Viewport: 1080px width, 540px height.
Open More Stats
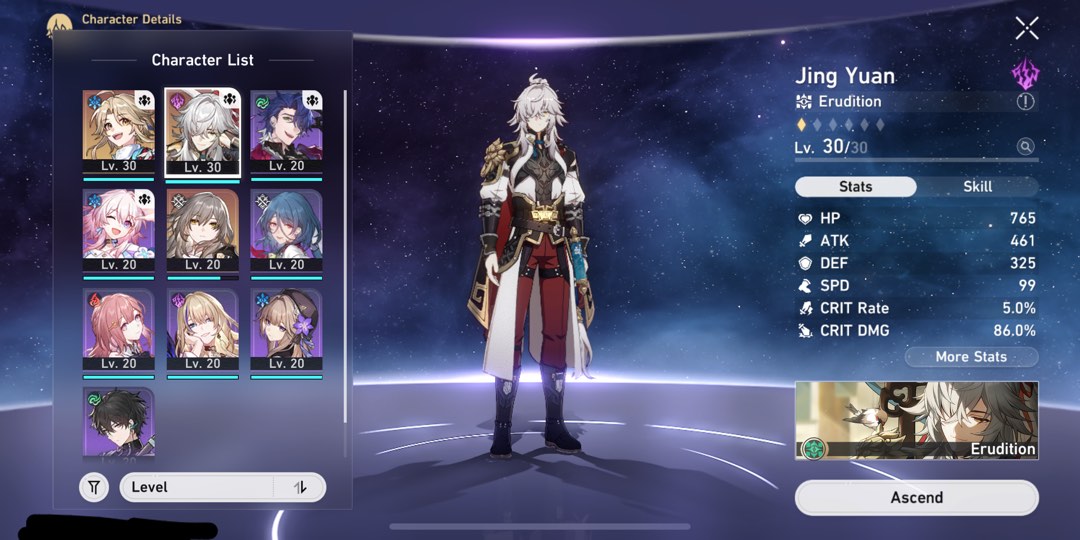pyautogui.click(x=971, y=357)
